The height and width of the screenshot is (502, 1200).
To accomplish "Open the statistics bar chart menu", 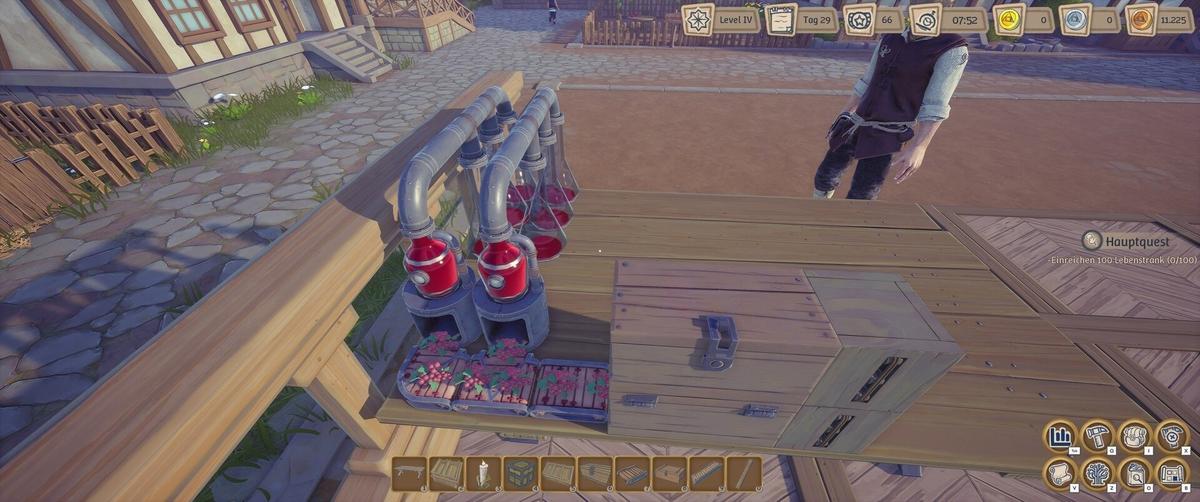I will 1060,437.
